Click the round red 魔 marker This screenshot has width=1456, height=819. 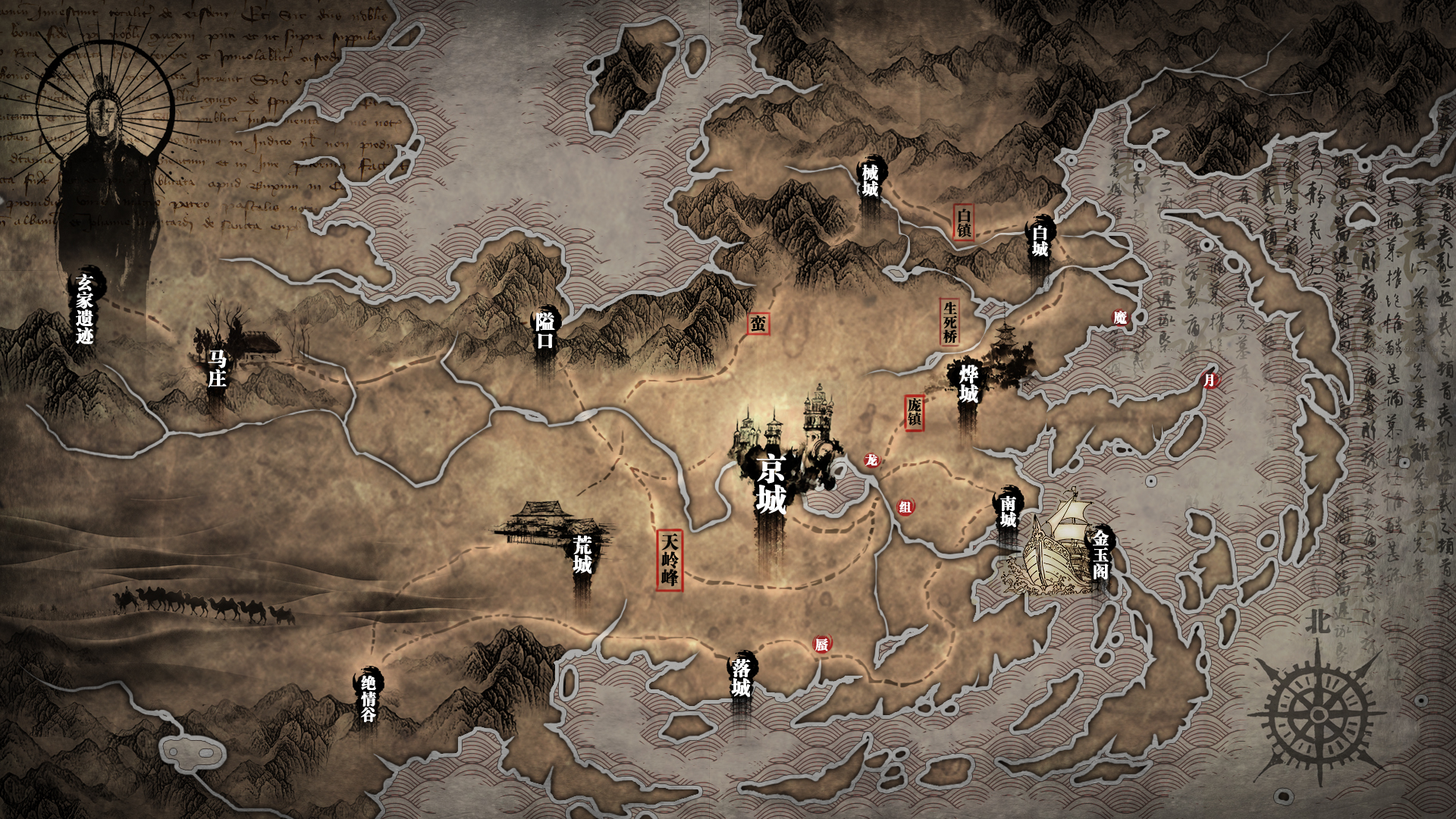point(1120,318)
